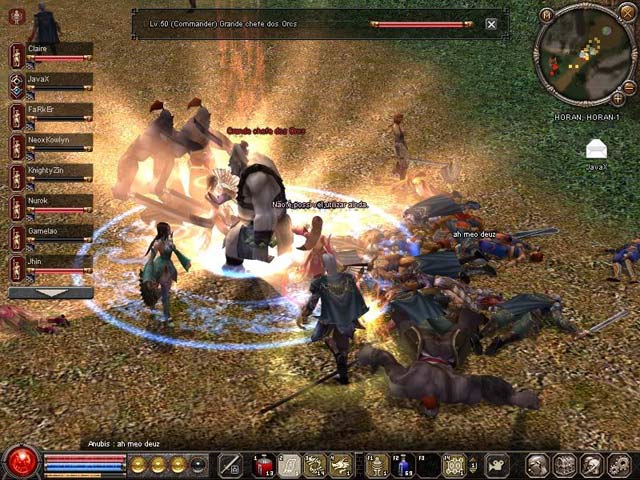Expand the party list with the down arrow

tap(51, 293)
